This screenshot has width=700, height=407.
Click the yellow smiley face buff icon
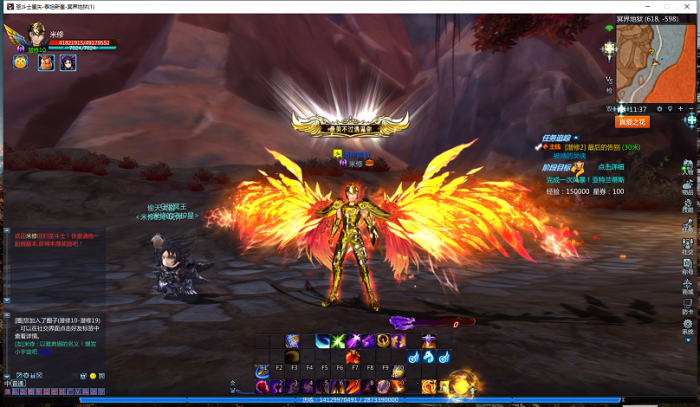tap(20, 62)
